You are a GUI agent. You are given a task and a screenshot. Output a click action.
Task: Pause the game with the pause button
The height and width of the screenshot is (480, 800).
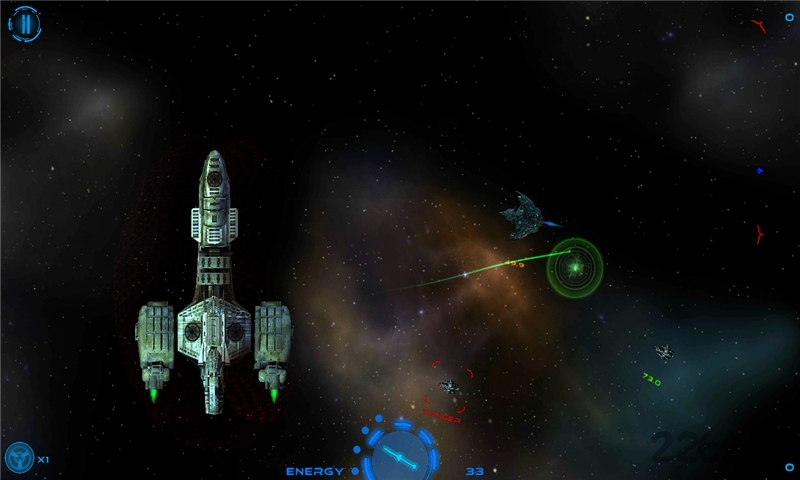pyautogui.click(x=26, y=25)
